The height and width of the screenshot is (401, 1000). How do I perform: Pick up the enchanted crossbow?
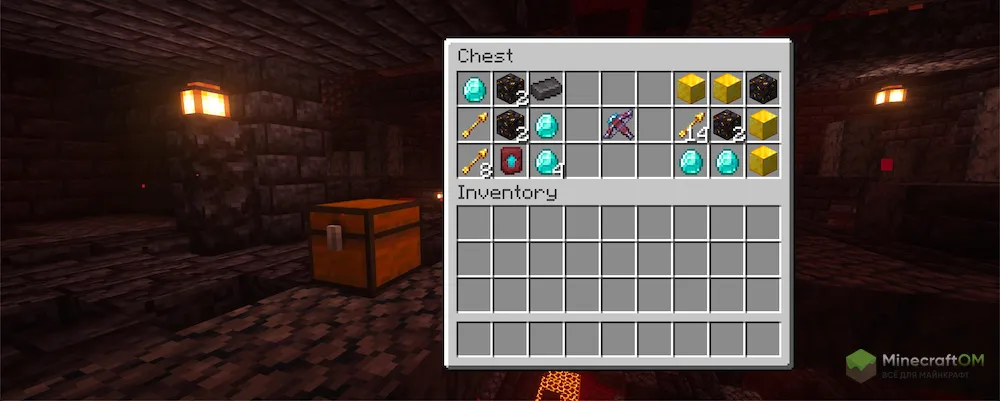click(618, 125)
